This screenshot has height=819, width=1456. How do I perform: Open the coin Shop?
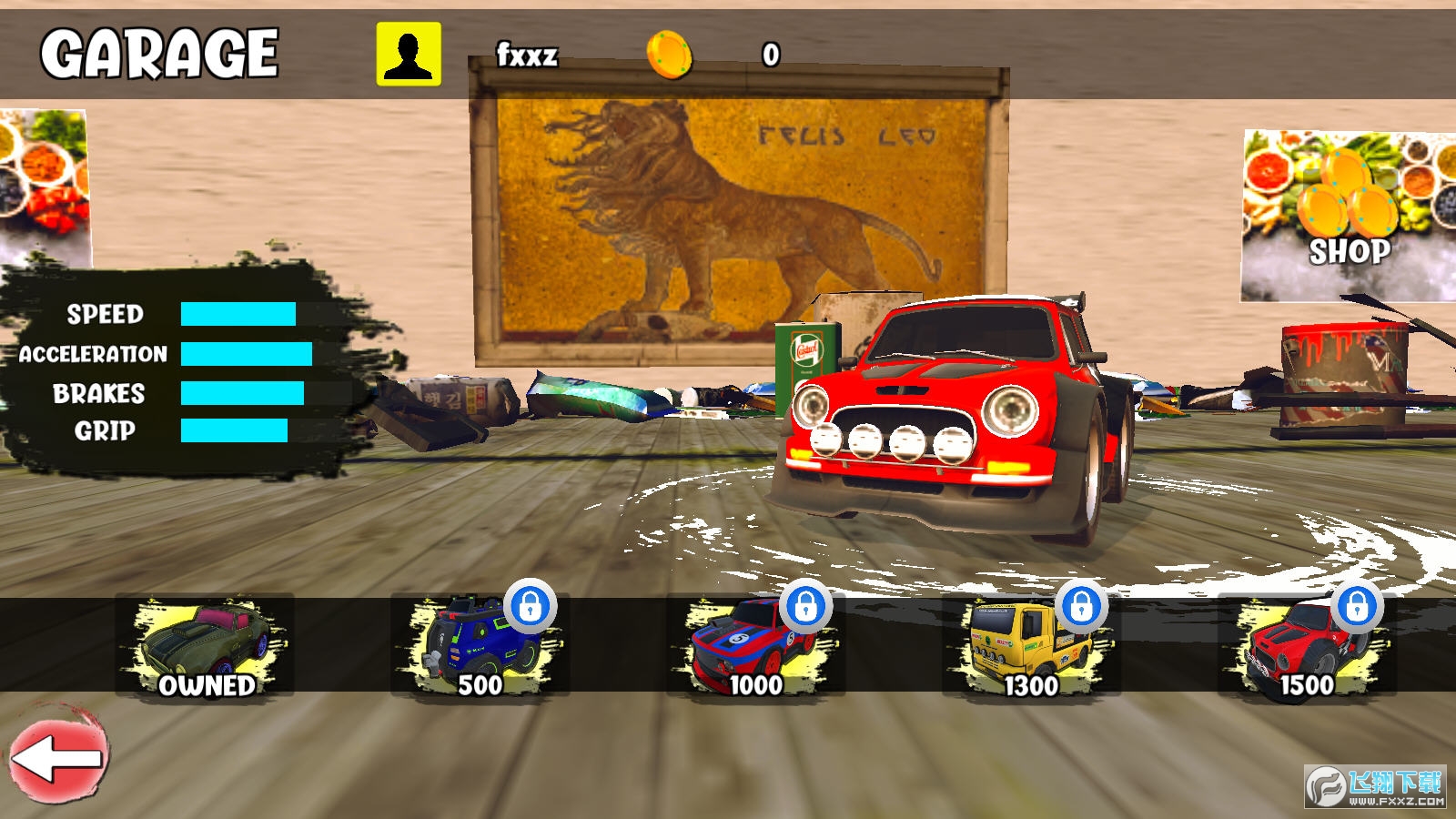click(x=1349, y=215)
